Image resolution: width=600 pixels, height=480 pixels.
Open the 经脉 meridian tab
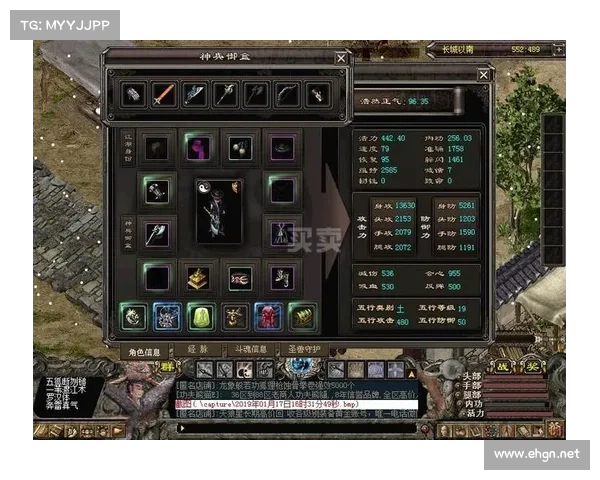(196, 352)
